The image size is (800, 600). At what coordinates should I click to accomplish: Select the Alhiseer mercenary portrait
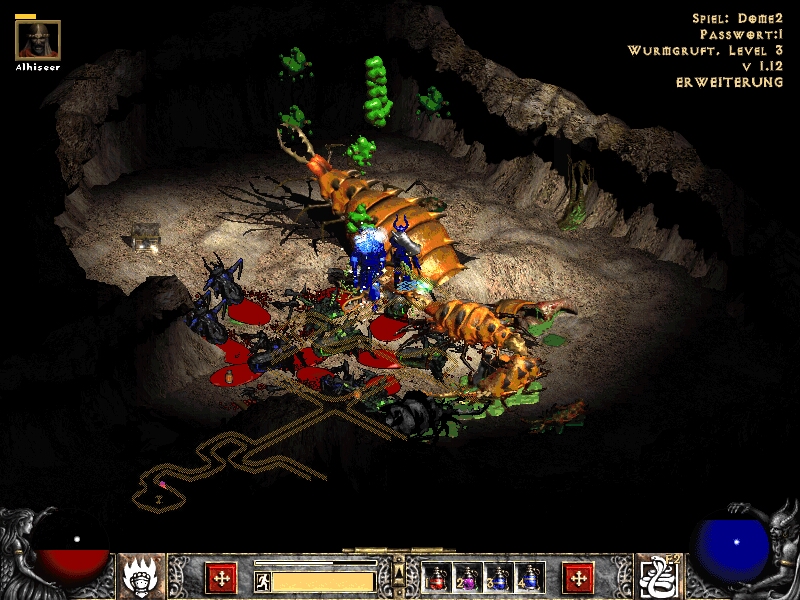38,40
